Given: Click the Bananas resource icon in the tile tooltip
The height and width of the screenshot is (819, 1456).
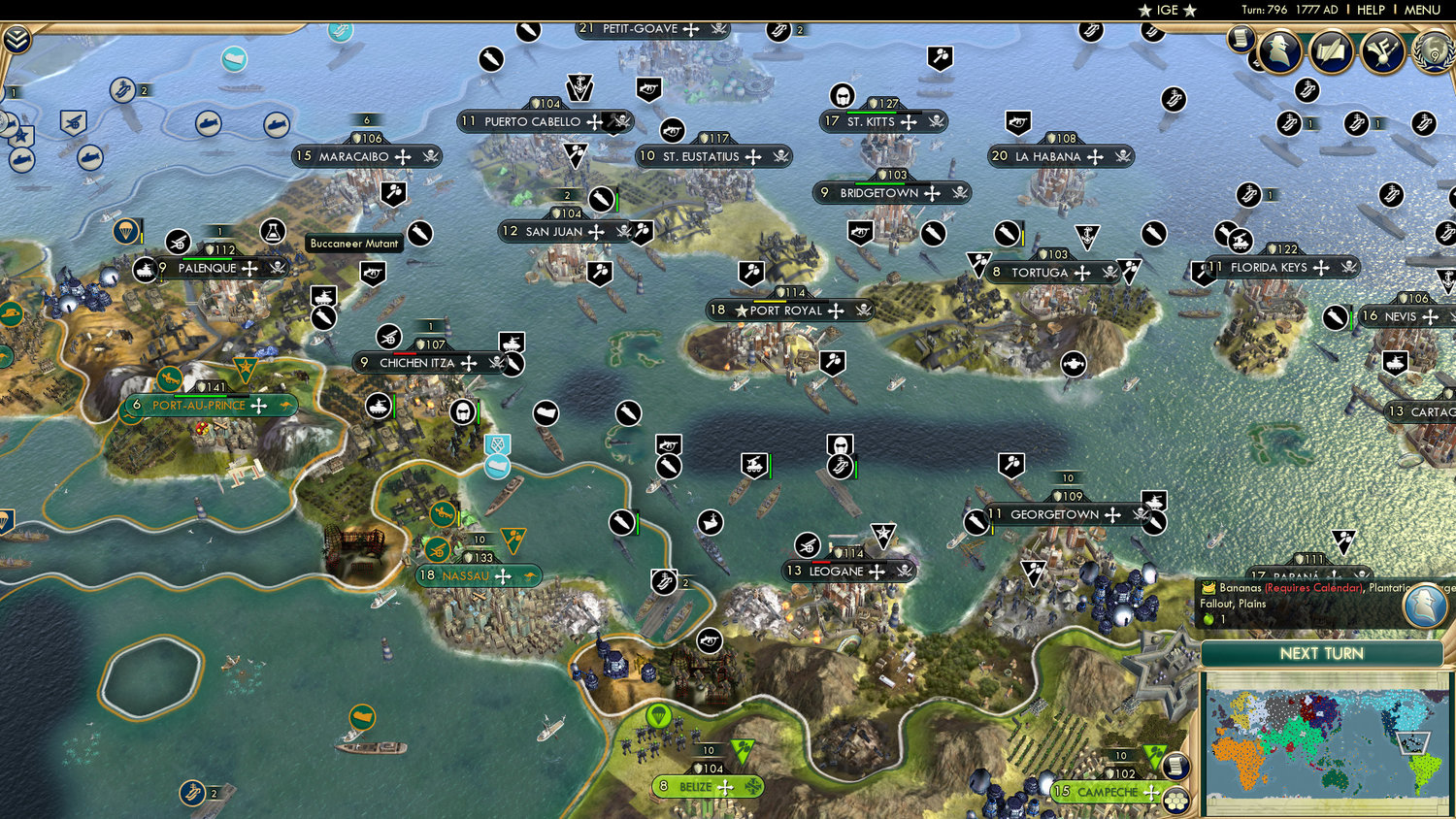Looking at the screenshot, I should click(1207, 587).
